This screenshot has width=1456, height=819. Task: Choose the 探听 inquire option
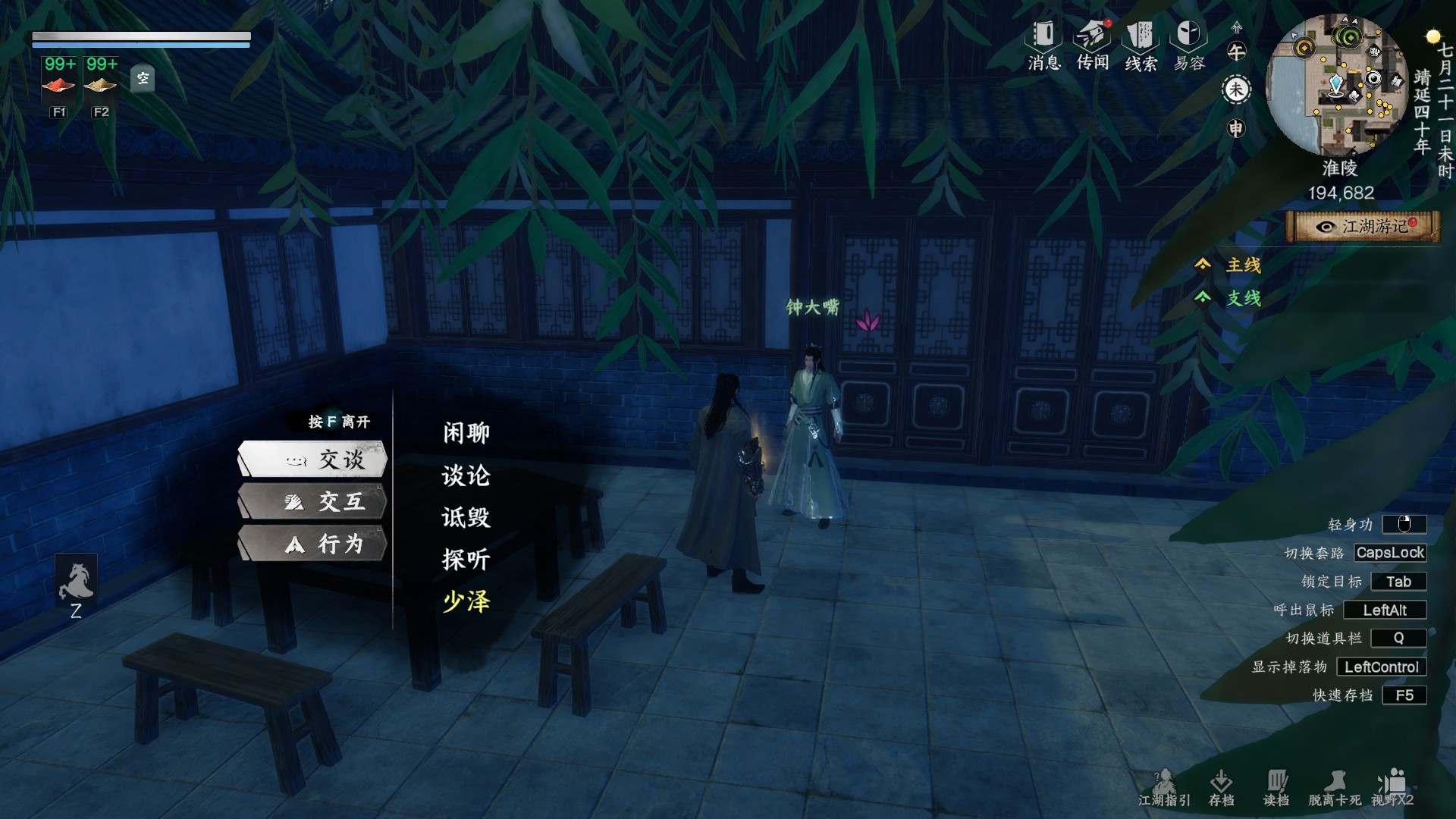pyautogui.click(x=466, y=560)
